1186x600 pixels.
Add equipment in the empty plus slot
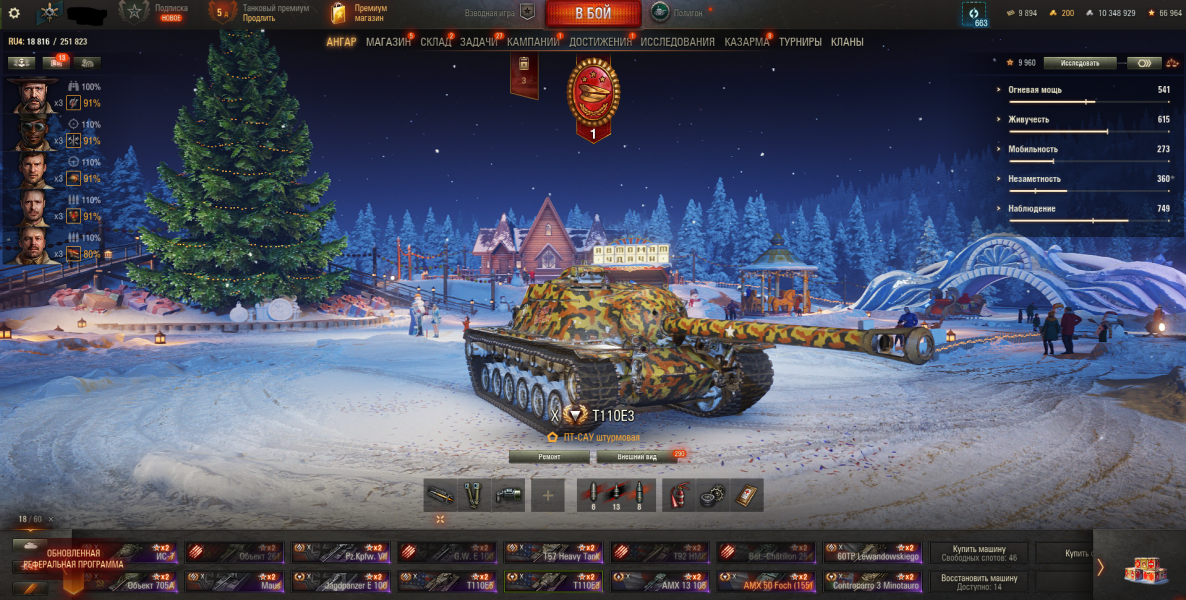547,495
